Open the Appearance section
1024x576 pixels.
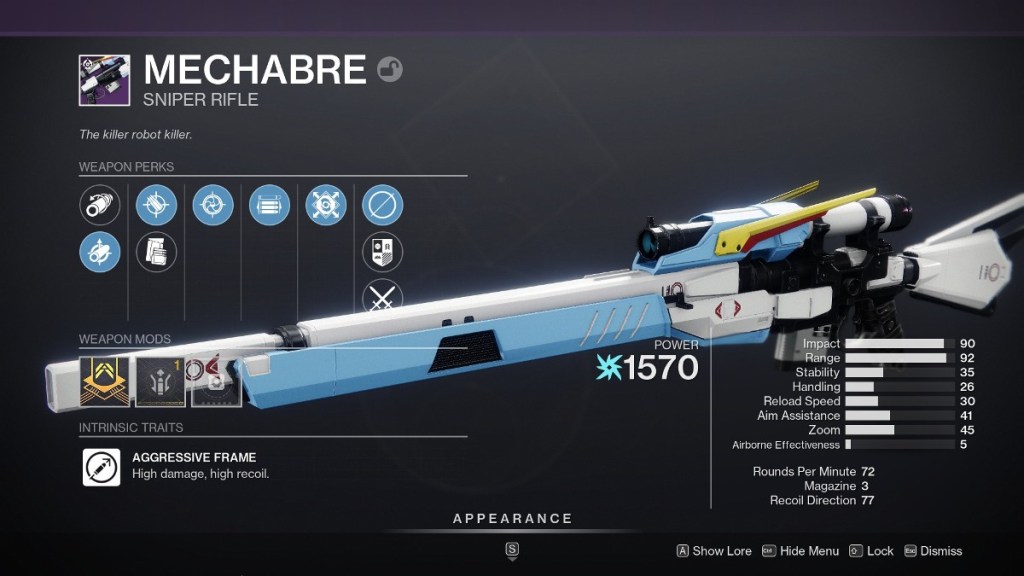(512, 519)
